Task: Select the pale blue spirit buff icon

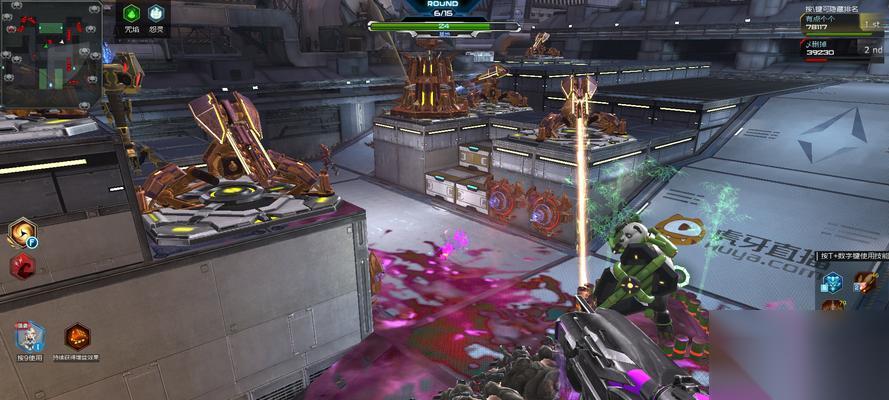Action: click(x=156, y=14)
